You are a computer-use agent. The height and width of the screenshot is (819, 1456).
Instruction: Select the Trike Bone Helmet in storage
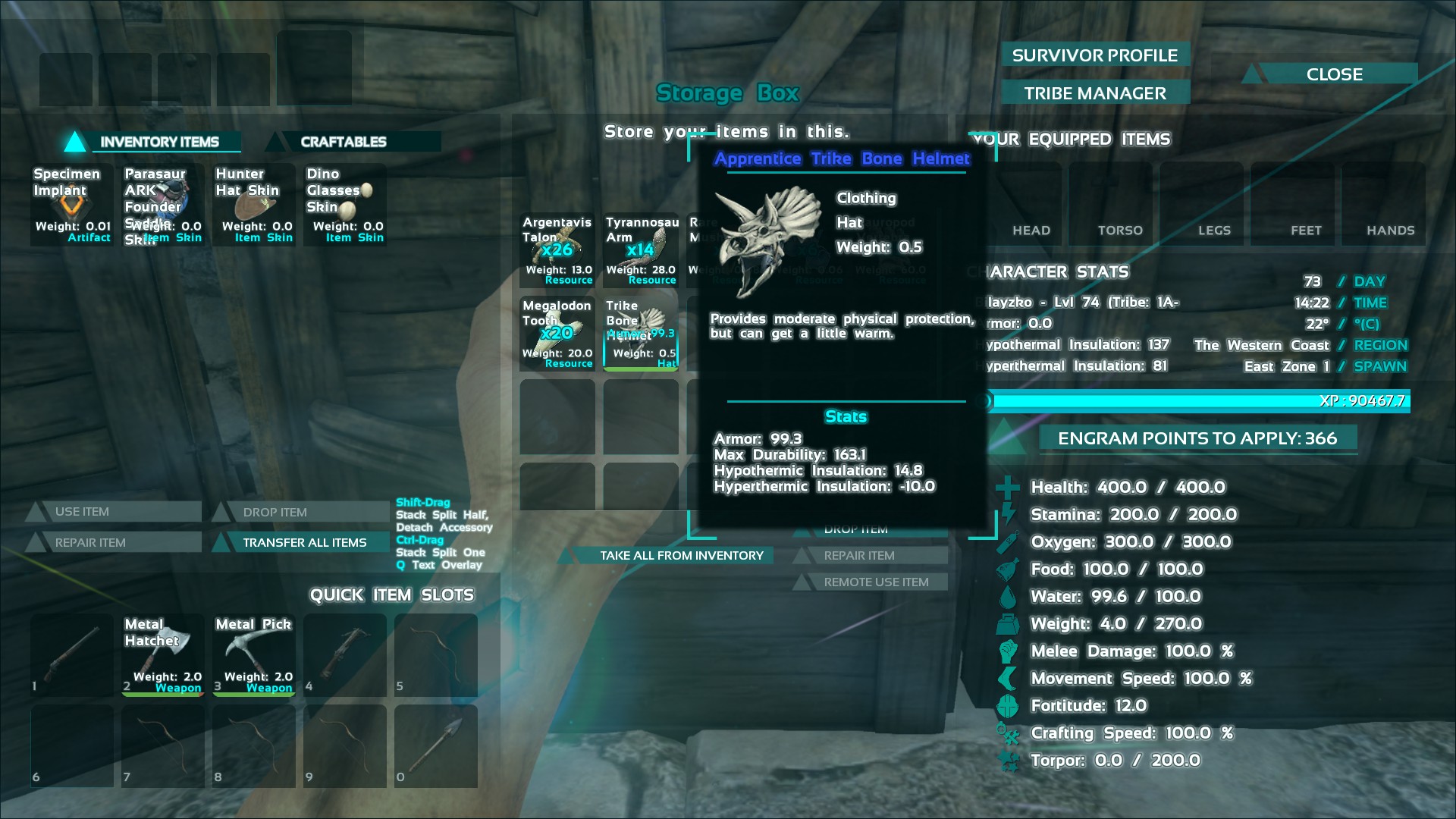pyautogui.click(x=641, y=334)
